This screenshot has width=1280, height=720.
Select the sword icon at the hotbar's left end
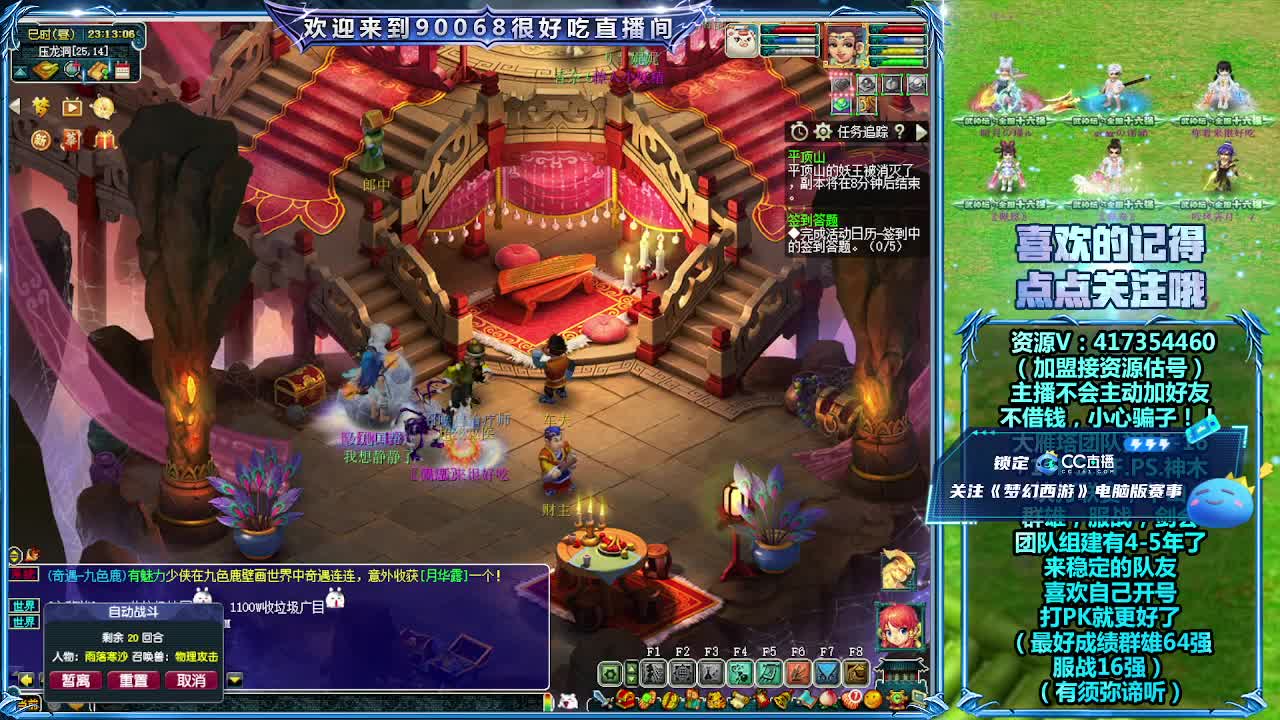coord(598,700)
